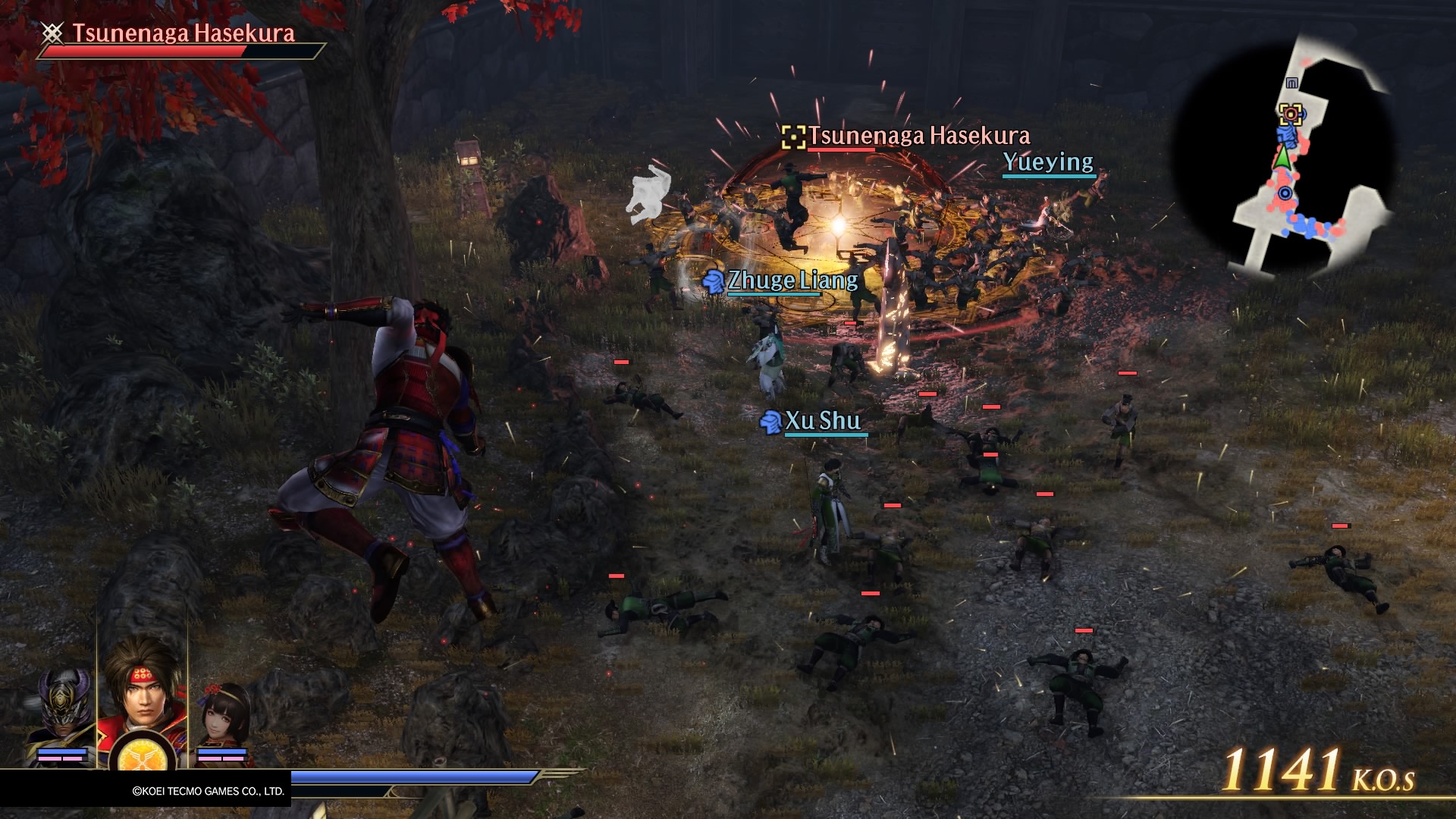Select the Zhuge Liang ally faction icon
This screenshot has height=819, width=1456.
pyautogui.click(x=714, y=280)
